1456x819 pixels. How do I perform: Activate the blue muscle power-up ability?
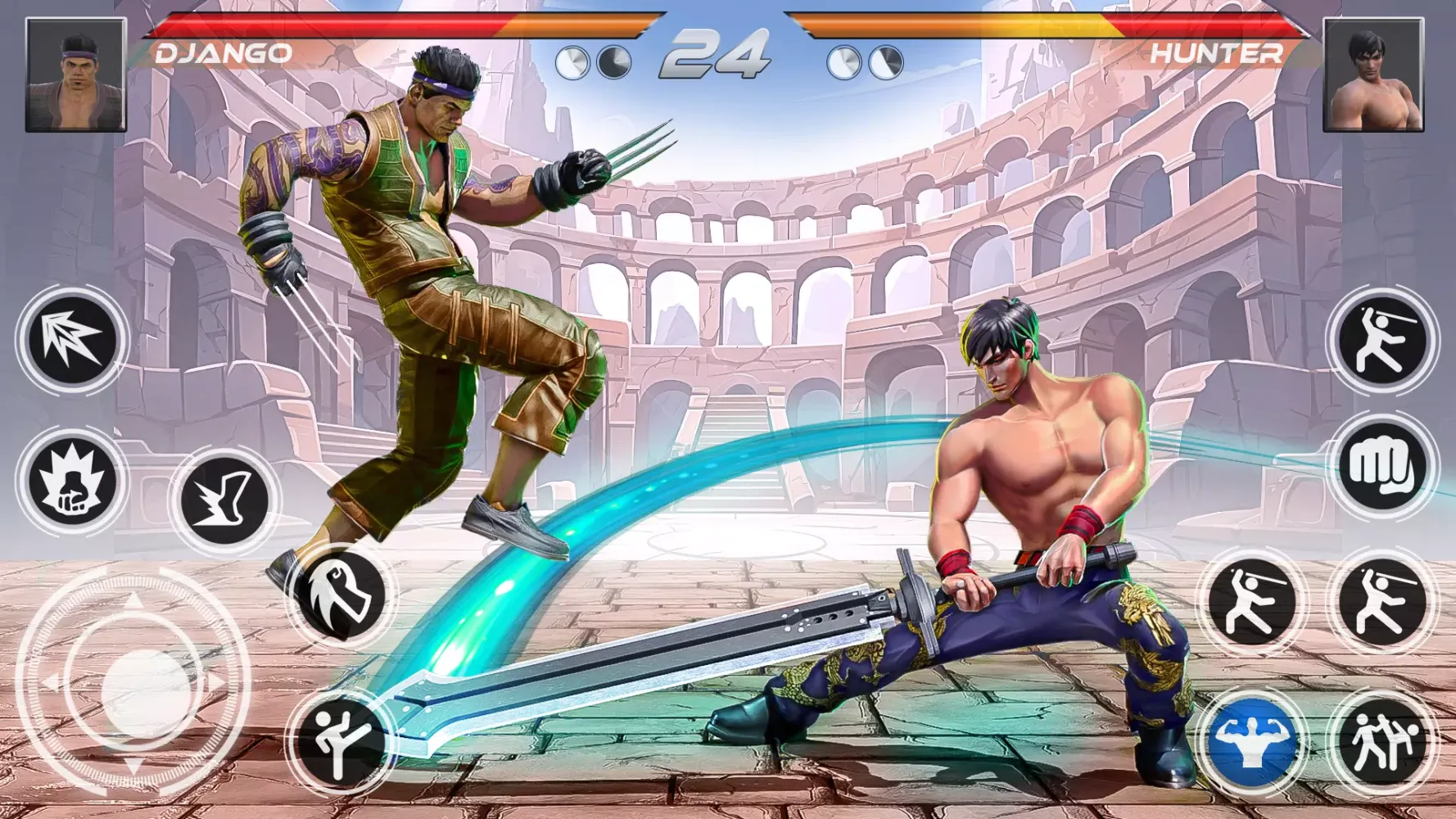pos(1257,741)
